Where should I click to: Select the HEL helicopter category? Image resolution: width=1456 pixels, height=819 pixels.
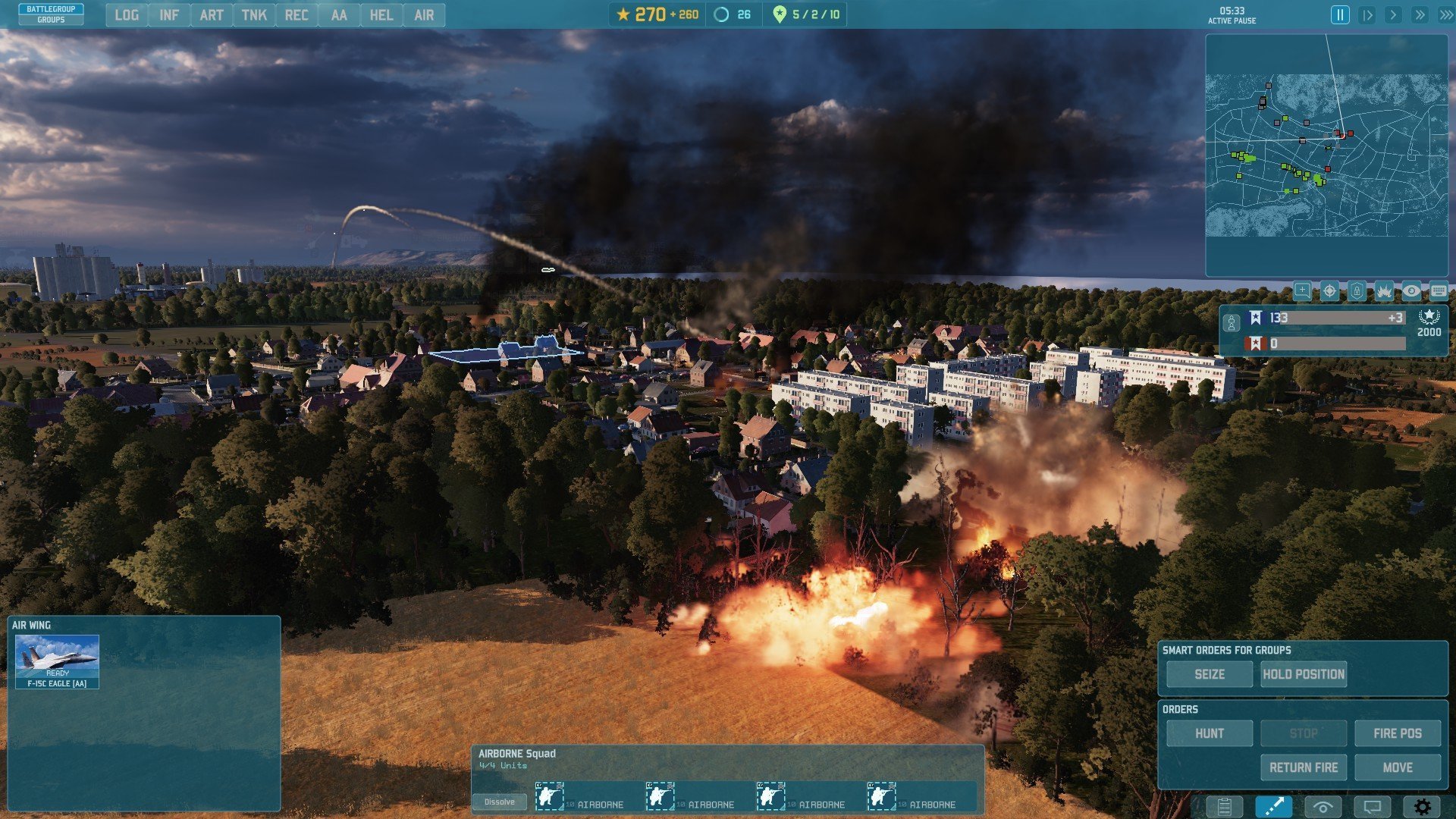[x=381, y=15]
